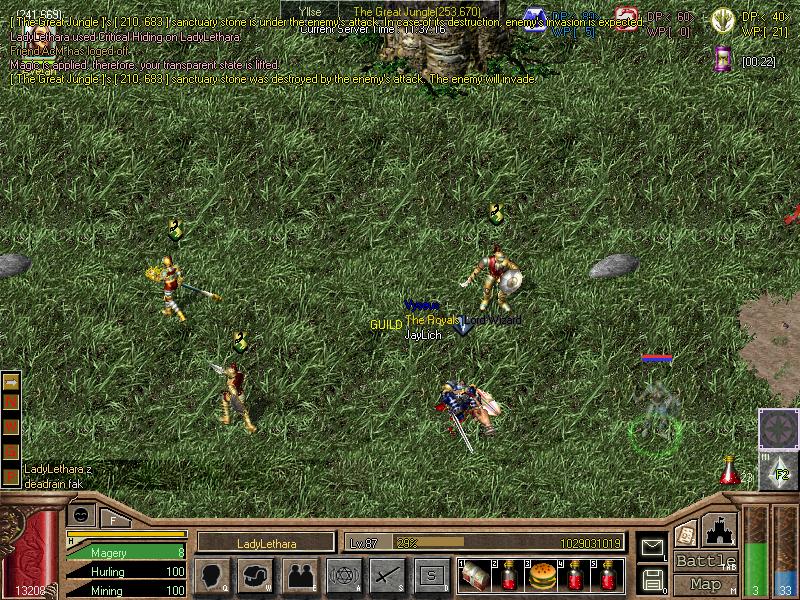Open the scroll document icon
800x600 pixels.
[686, 532]
